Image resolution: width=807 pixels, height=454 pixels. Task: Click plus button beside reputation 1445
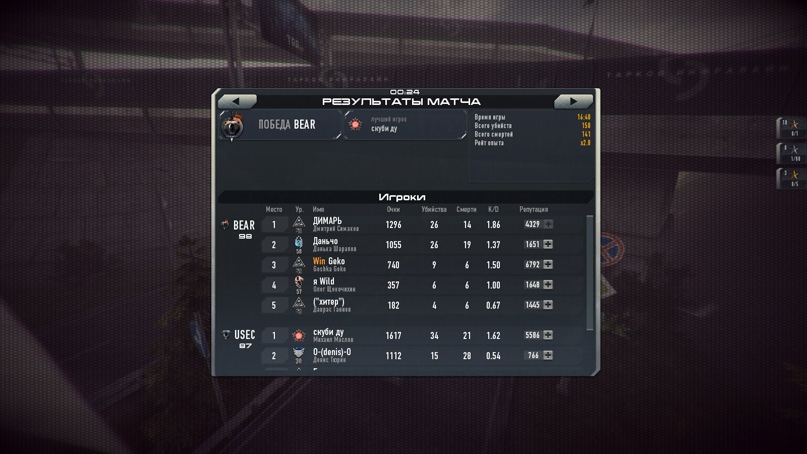[548, 305]
